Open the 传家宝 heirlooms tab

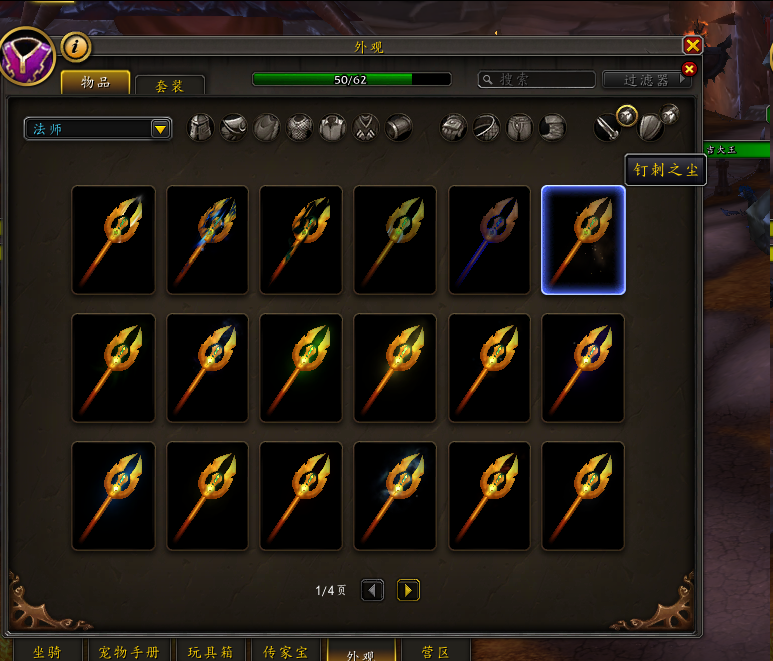[284, 651]
